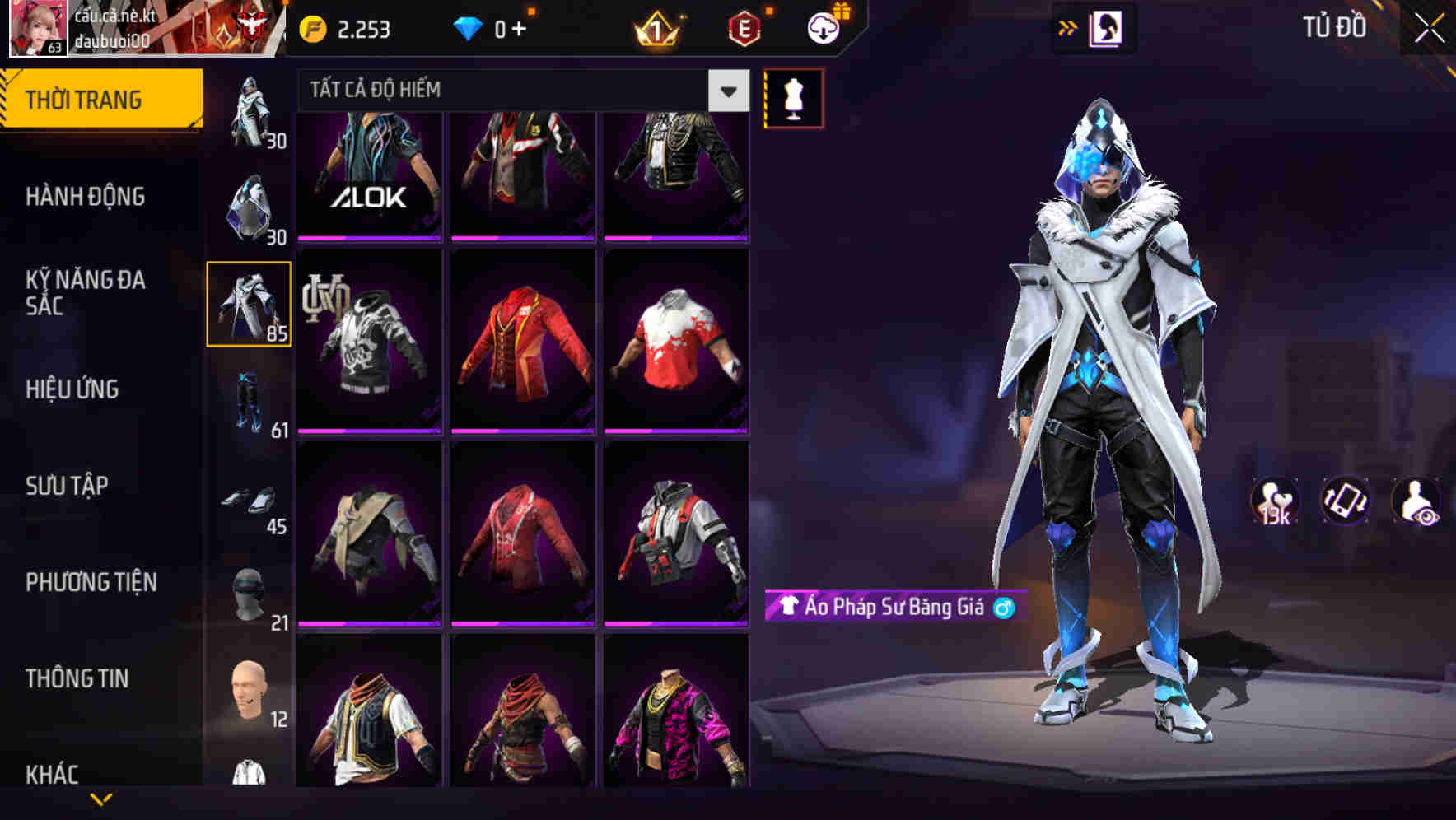Select the ALOK jacket thumbnail
1456x820 pixels.
point(369,173)
